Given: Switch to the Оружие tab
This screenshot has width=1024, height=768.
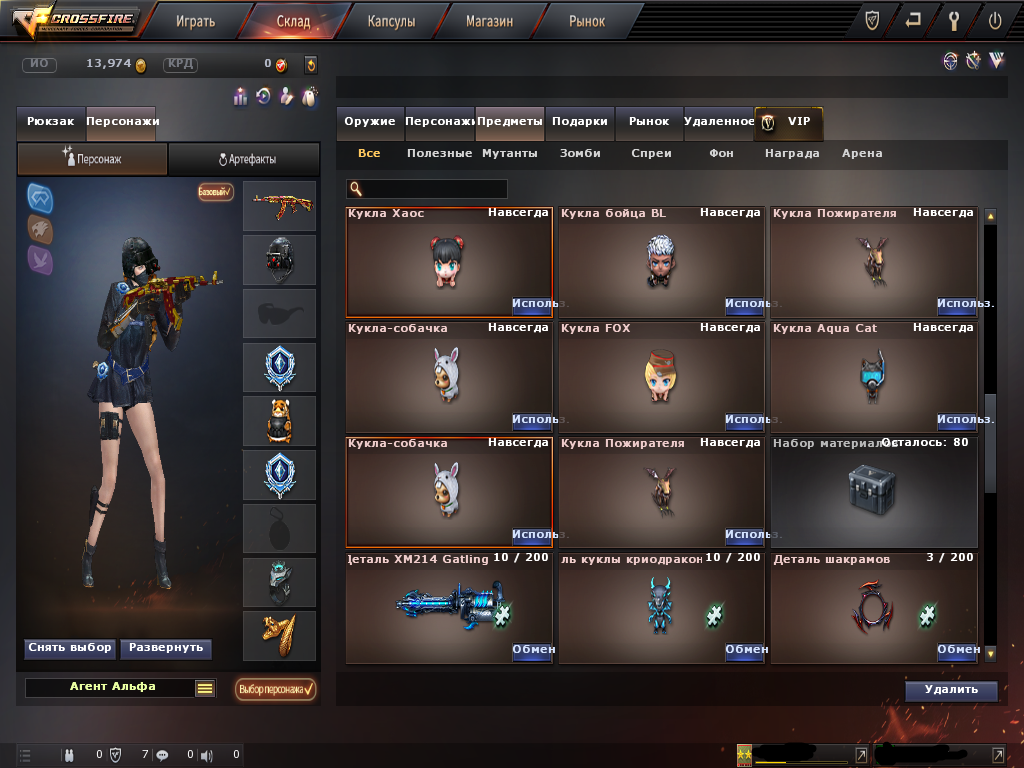Looking at the screenshot, I should click(370, 121).
